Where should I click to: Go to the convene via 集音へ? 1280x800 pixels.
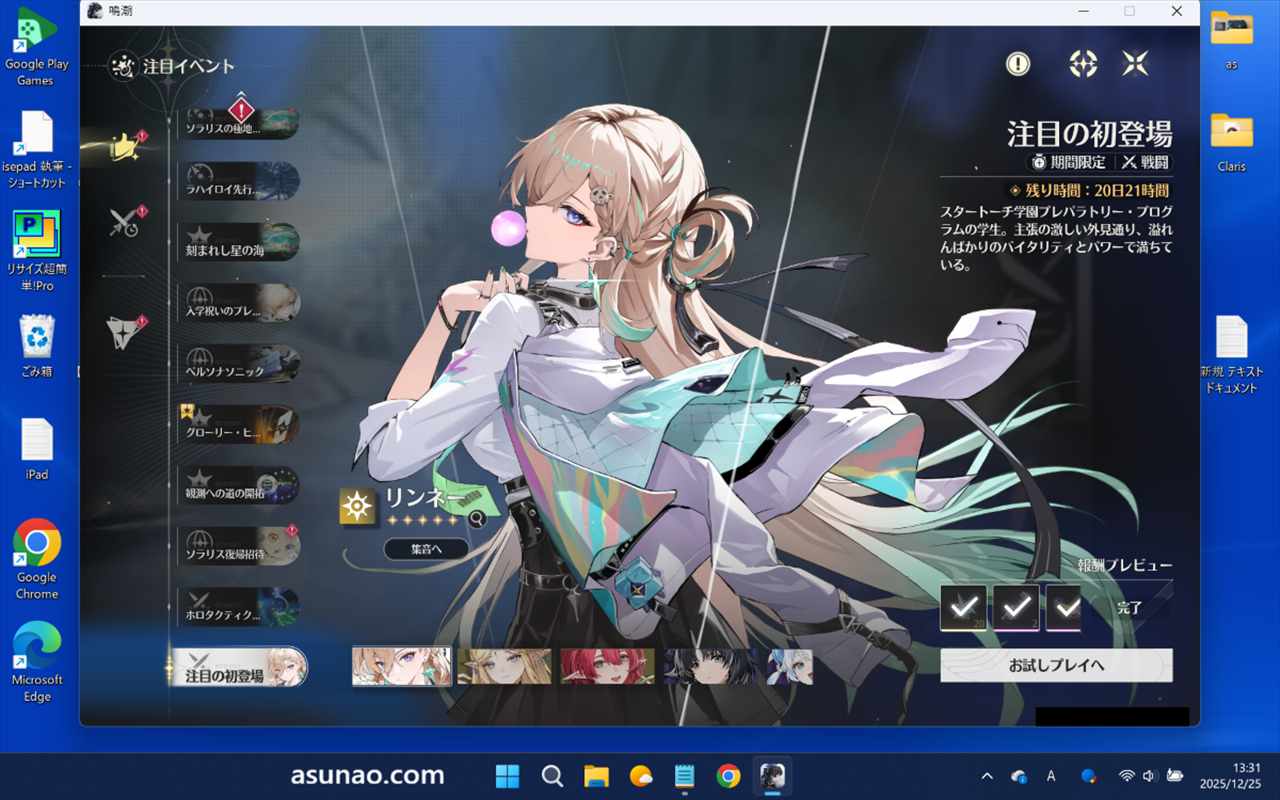click(x=426, y=548)
